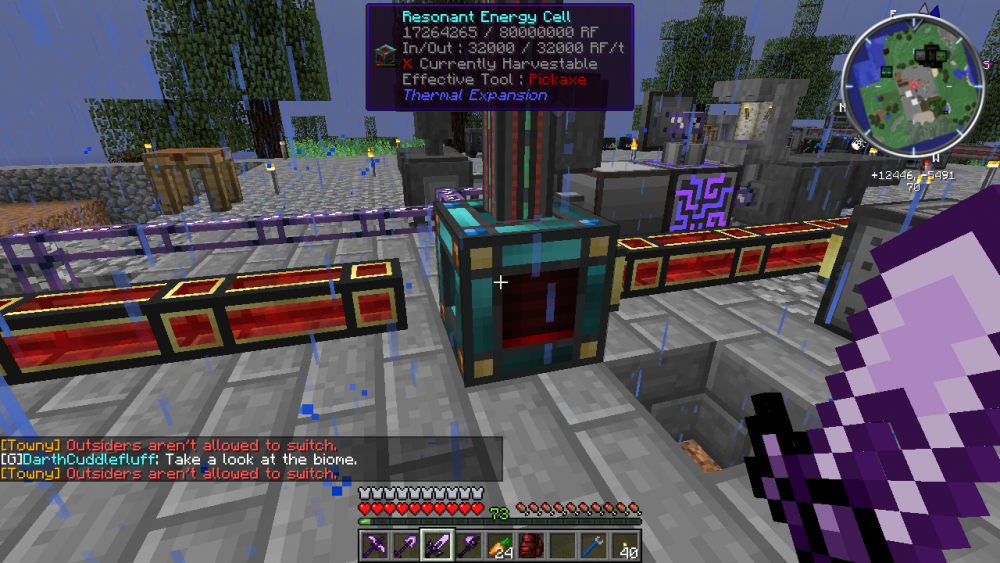Choose the purple sword in the hotbar
Viewport: 1000px width, 563px height.
point(438,545)
